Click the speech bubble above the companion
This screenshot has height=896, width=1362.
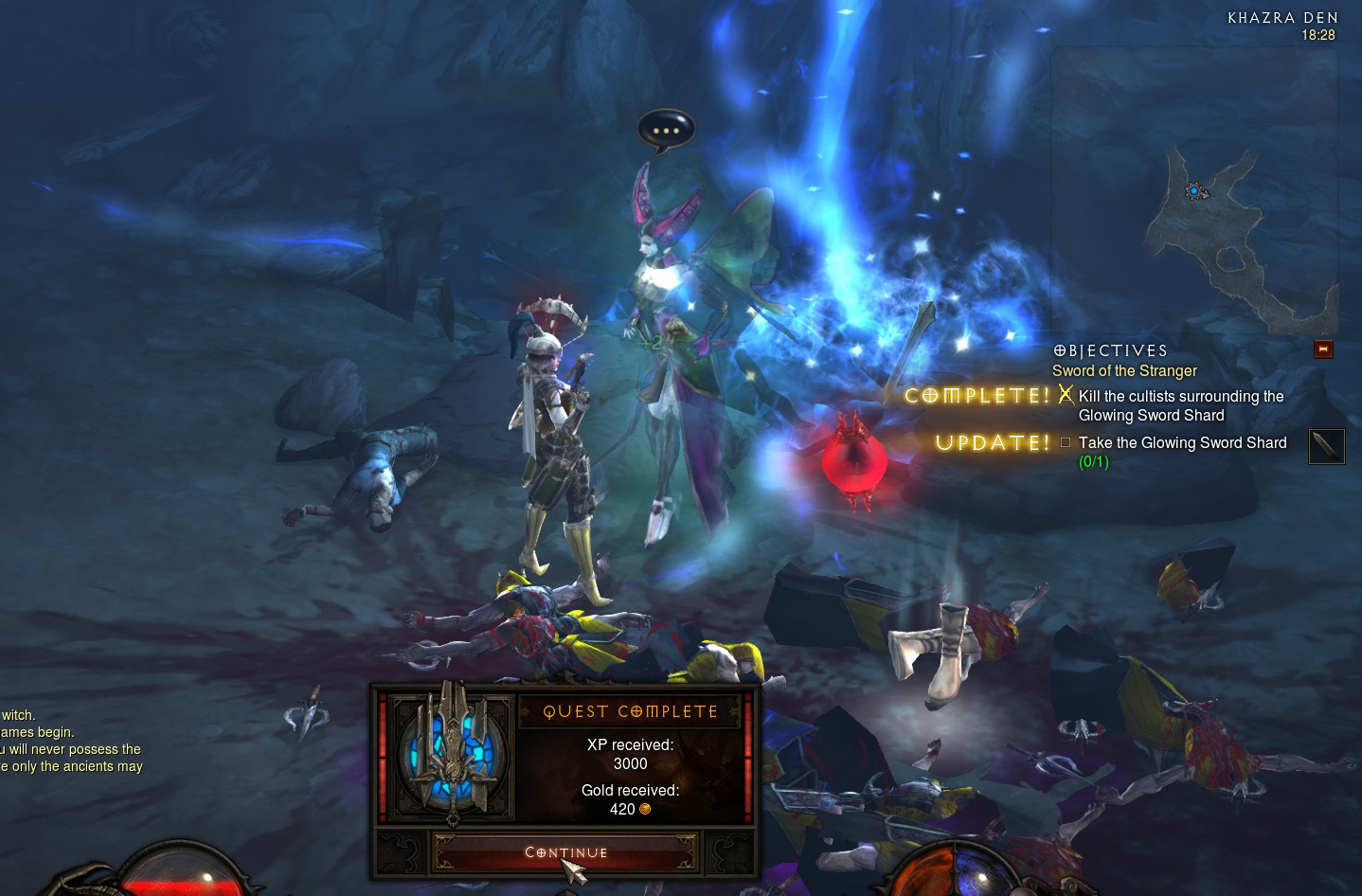666,131
